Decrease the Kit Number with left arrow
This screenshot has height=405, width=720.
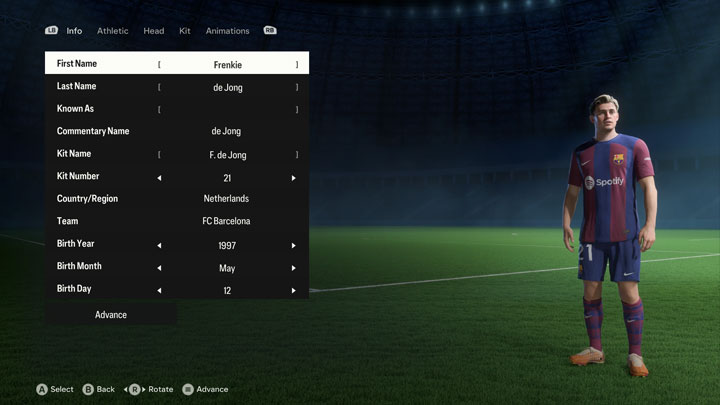(x=159, y=178)
